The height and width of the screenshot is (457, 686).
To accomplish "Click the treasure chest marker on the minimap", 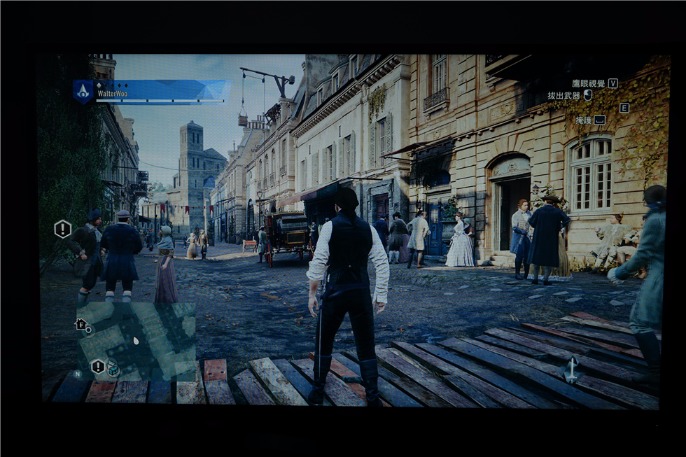I will point(113,371).
